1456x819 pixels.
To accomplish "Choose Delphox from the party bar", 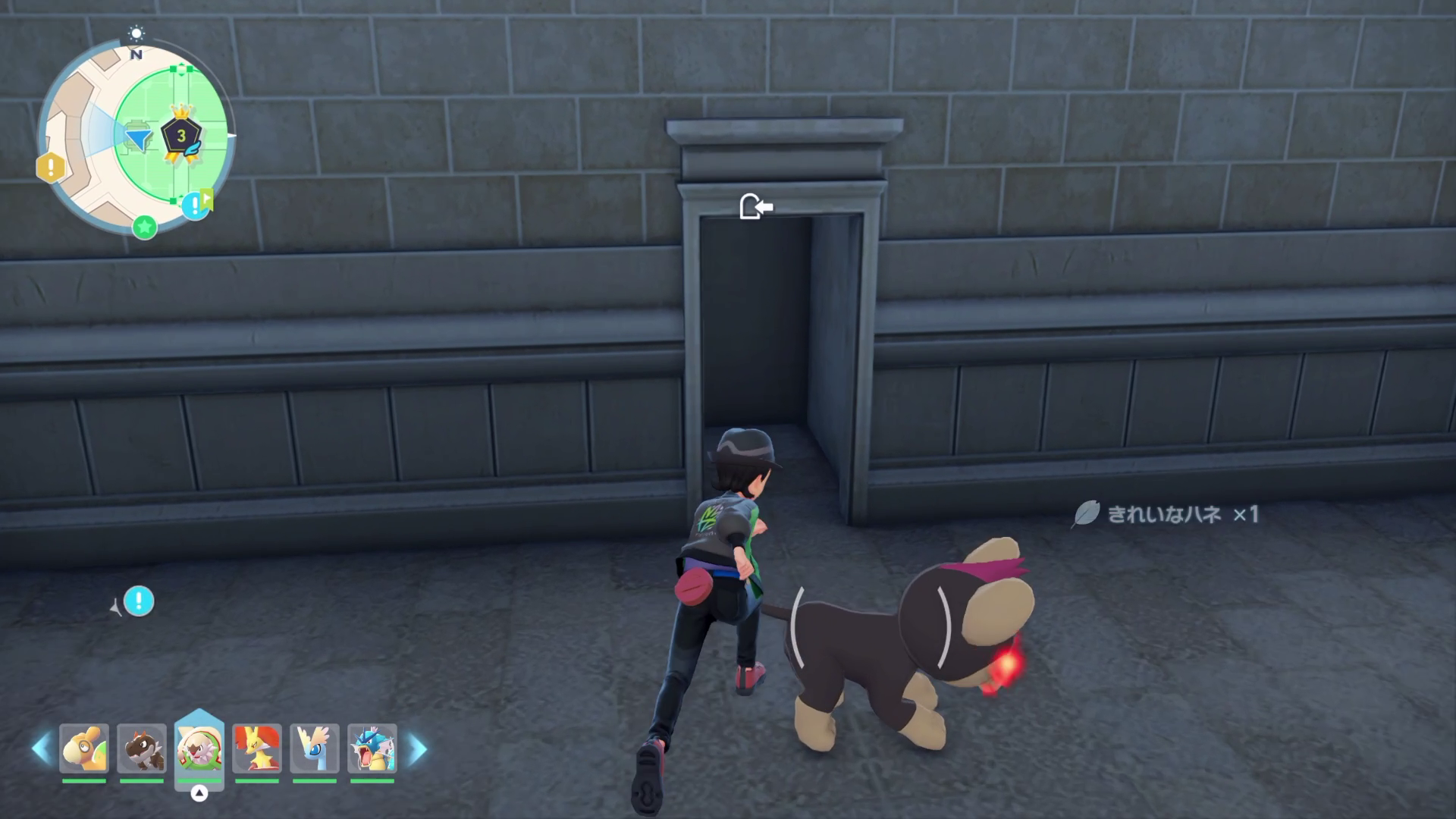I will 257,748.
